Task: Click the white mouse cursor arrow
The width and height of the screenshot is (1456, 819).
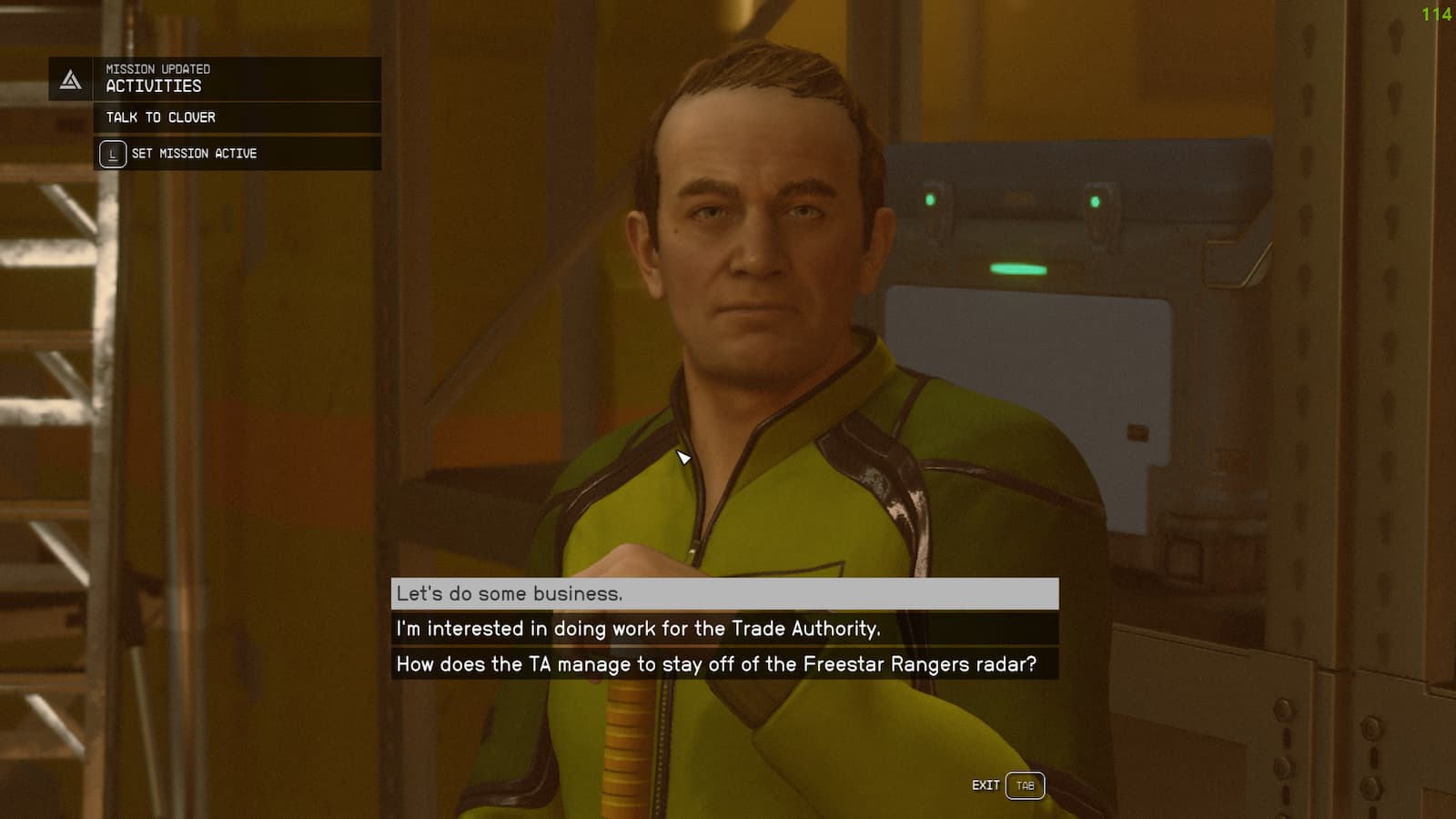Action: point(684,460)
